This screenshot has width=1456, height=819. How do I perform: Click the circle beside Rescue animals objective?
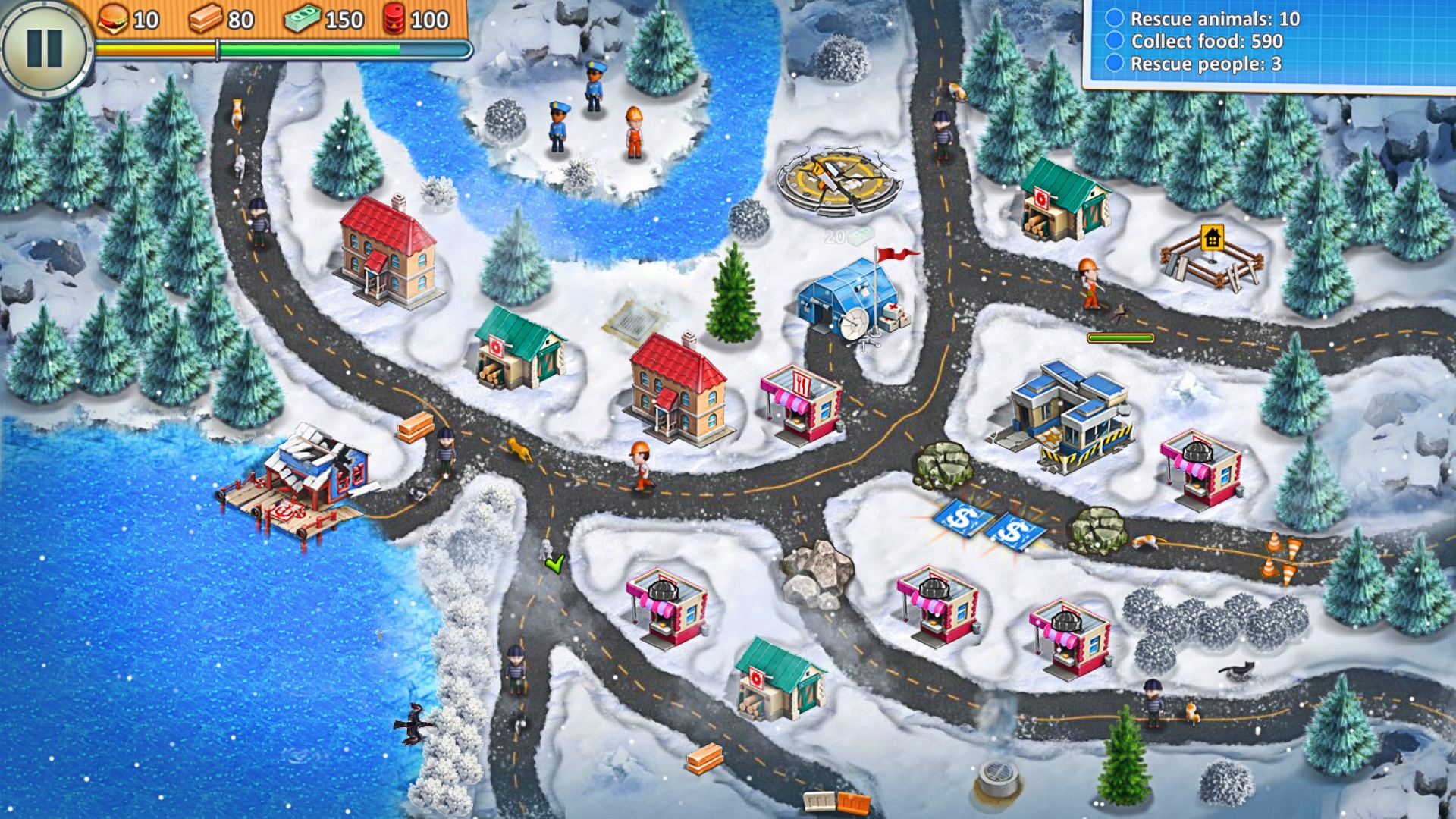[1114, 20]
